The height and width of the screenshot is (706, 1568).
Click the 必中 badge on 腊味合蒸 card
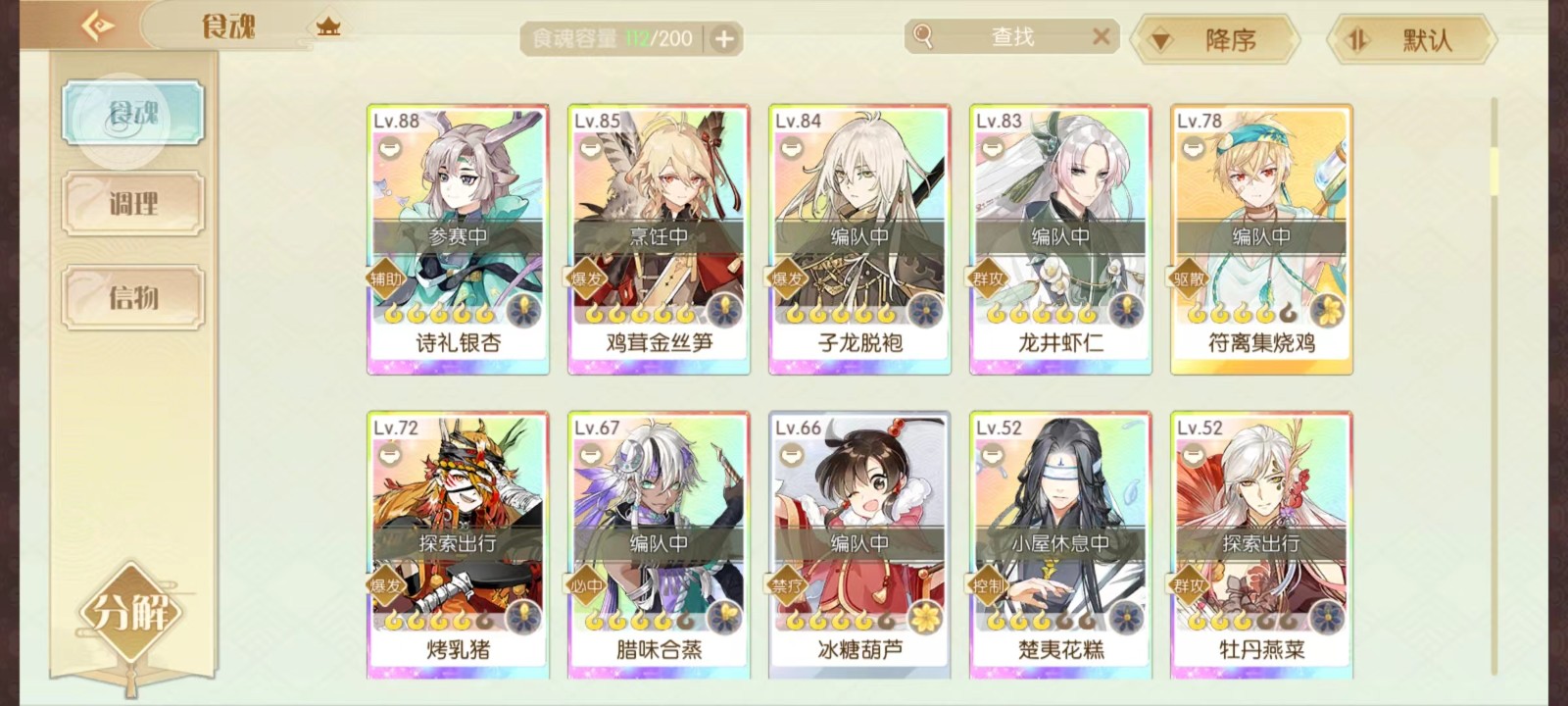587,584
